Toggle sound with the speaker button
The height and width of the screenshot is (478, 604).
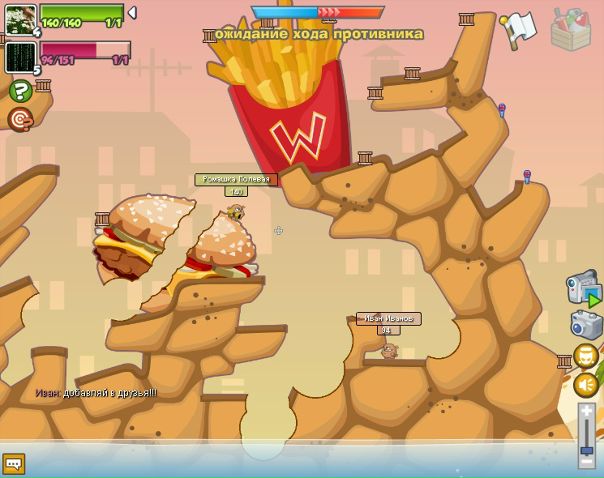click(x=586, y=384)
